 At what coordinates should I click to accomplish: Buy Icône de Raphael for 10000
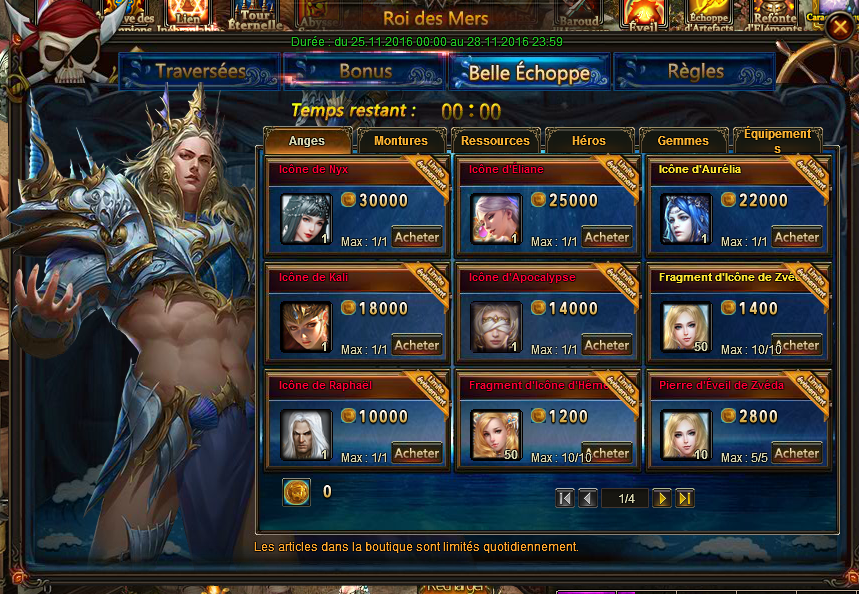[416, 454]
